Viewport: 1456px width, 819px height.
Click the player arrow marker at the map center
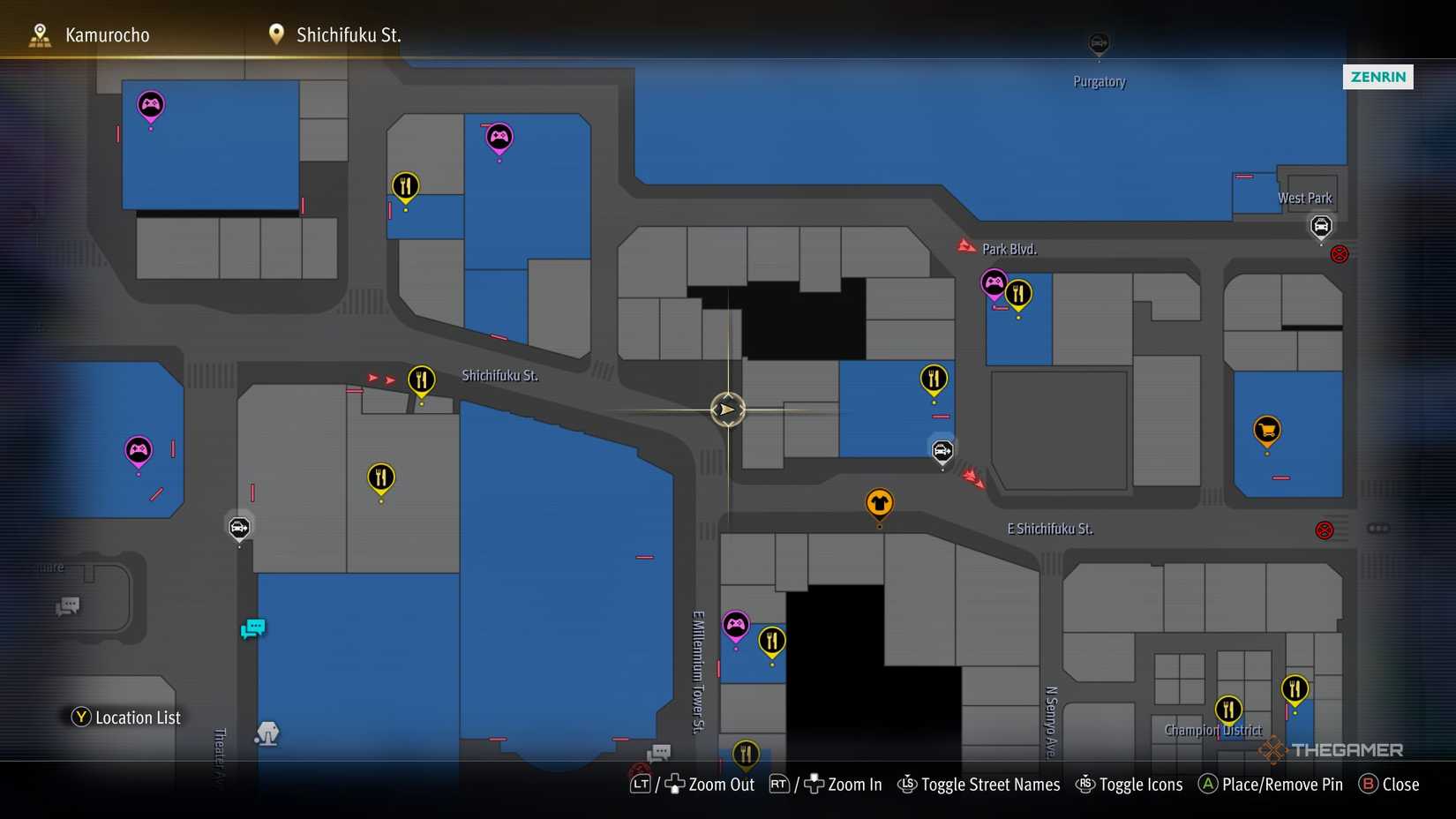click(x=727, y=409)
